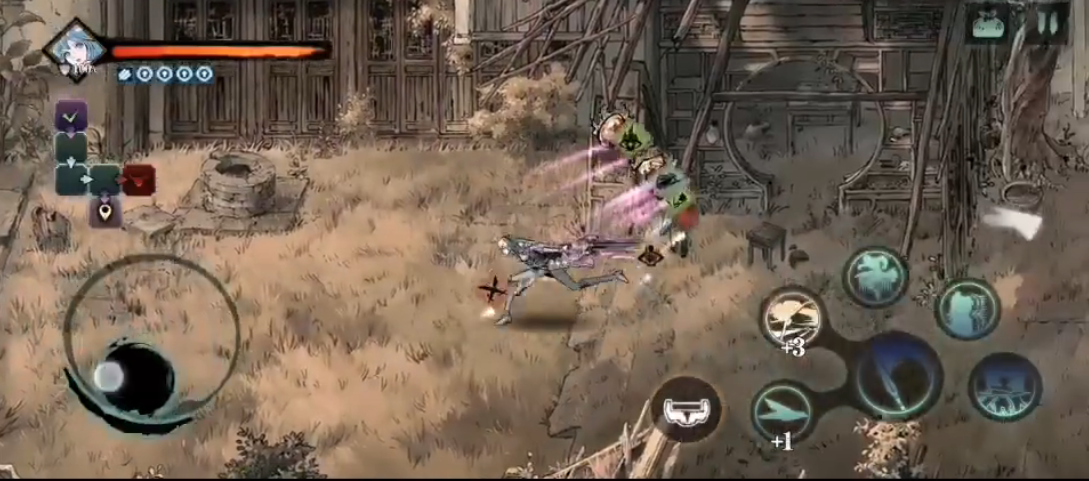Open the bag inventory icon
Viewport: 1089px width, 481px height.
[x=989, y=23]
